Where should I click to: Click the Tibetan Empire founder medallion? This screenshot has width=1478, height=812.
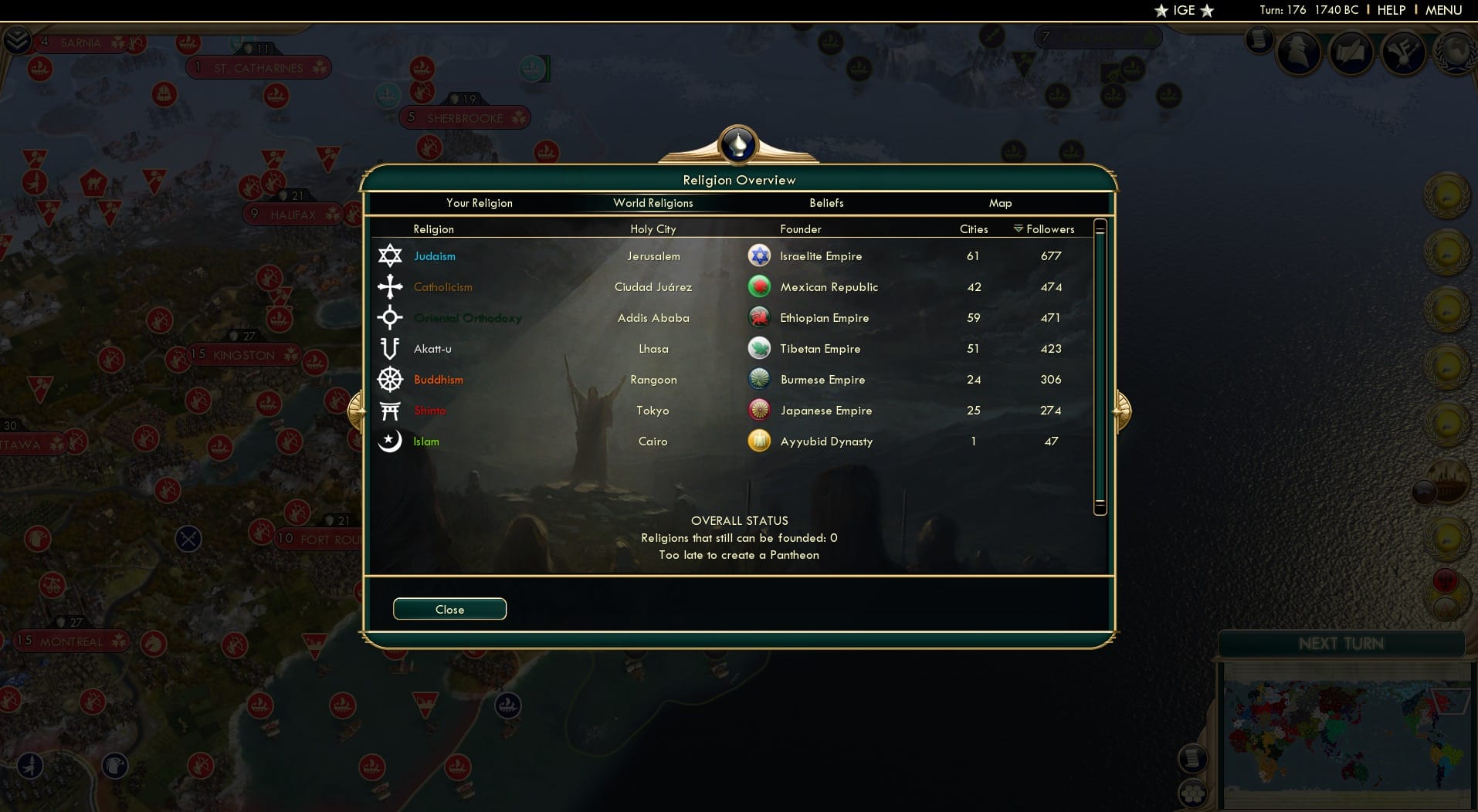coord(760,347)
